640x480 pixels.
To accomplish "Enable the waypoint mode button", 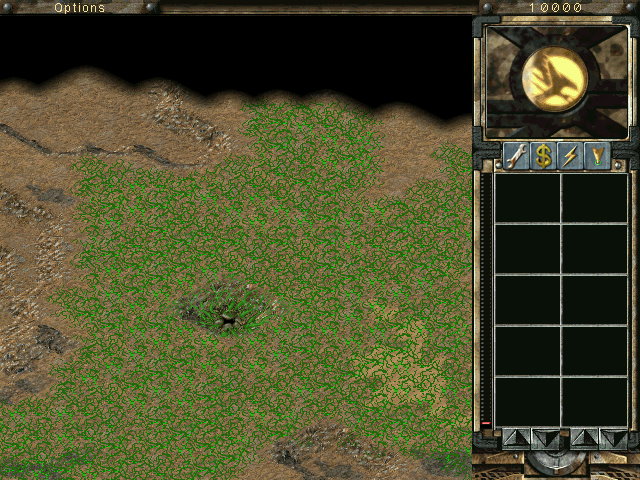I will pos(597,156).
